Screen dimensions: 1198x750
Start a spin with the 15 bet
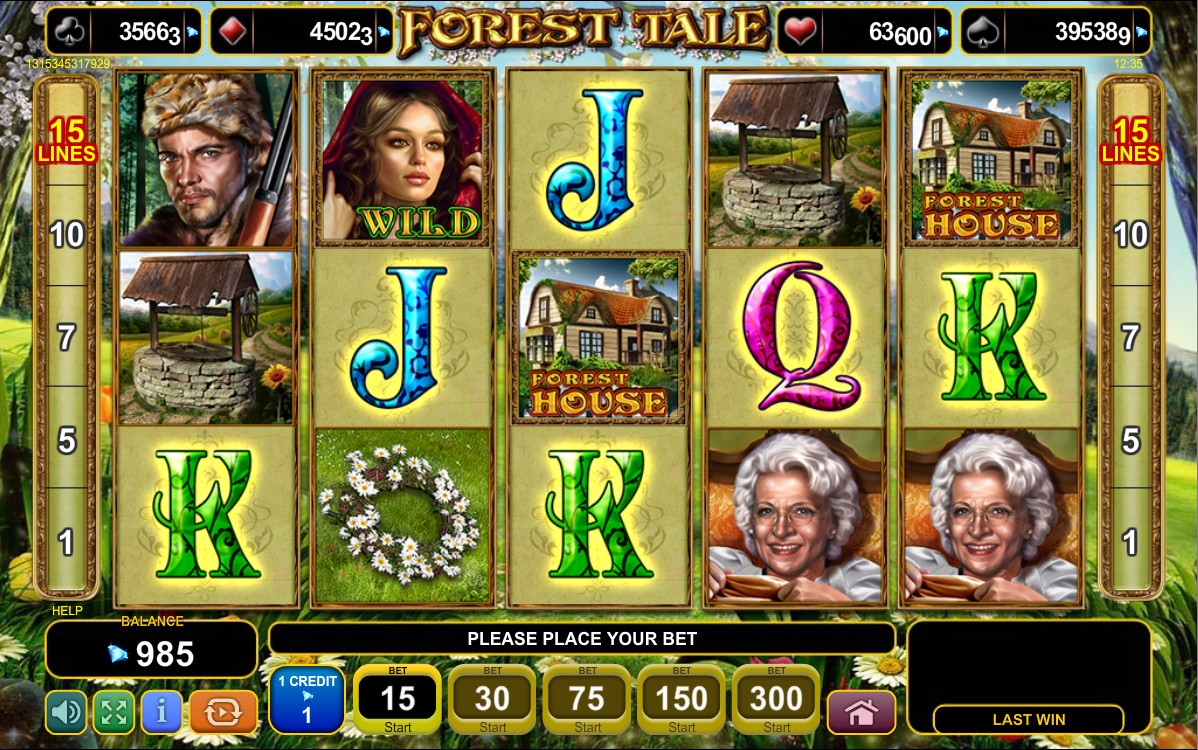(398, 699)
